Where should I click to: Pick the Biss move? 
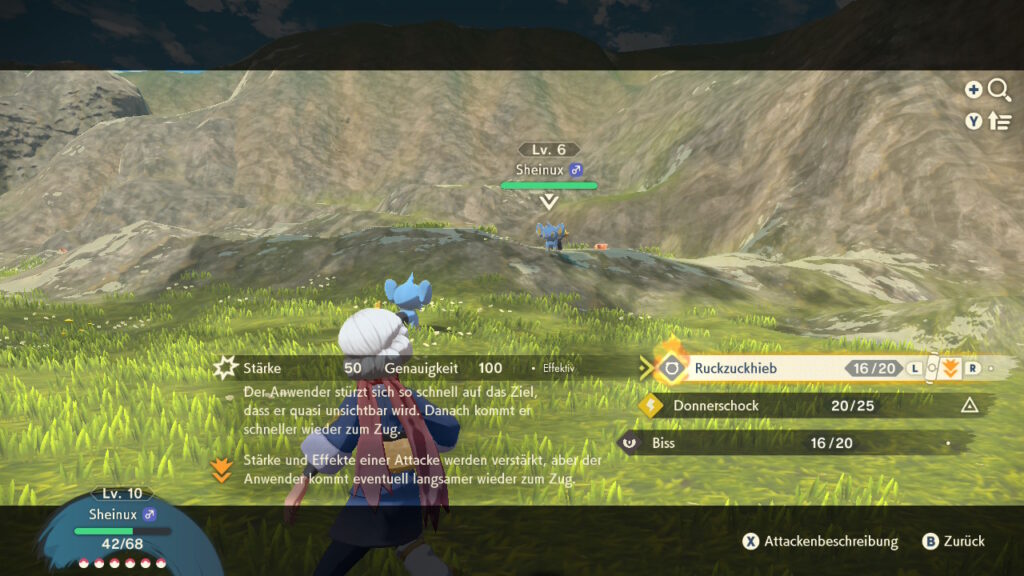[665, 443]
